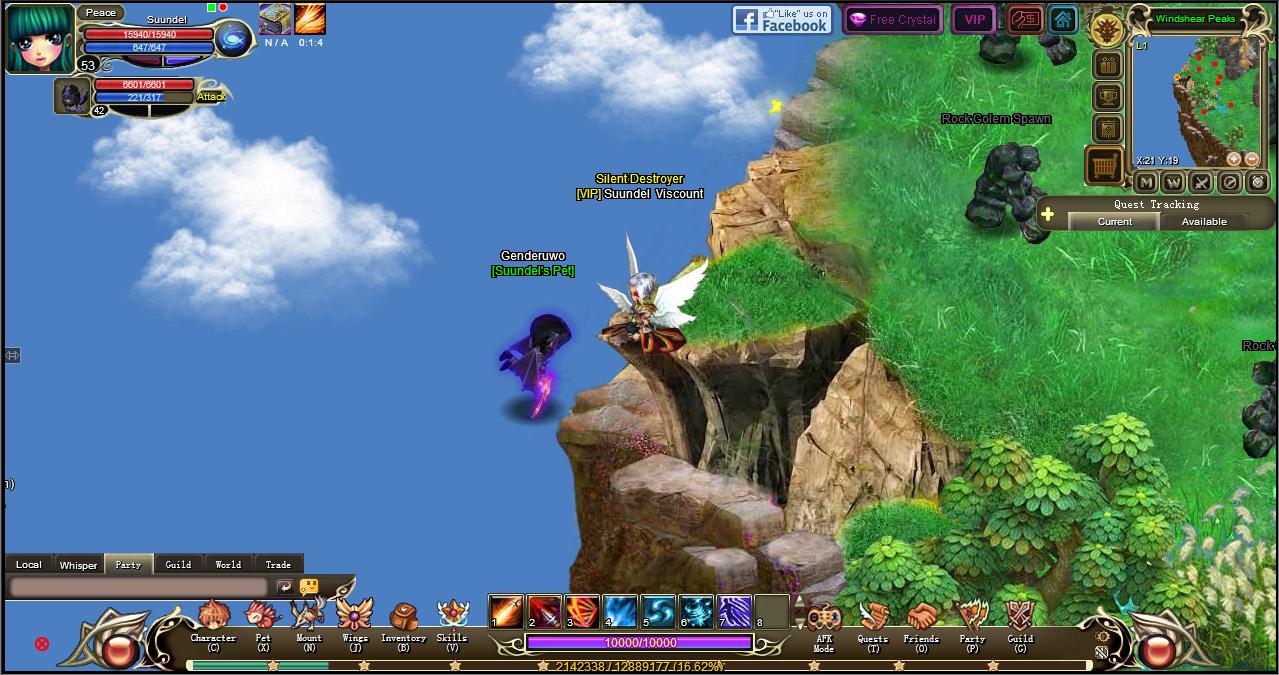The height and width of the screenshot is (675, 1279).
Task: Open the Friends list
Action: [921, 622]
